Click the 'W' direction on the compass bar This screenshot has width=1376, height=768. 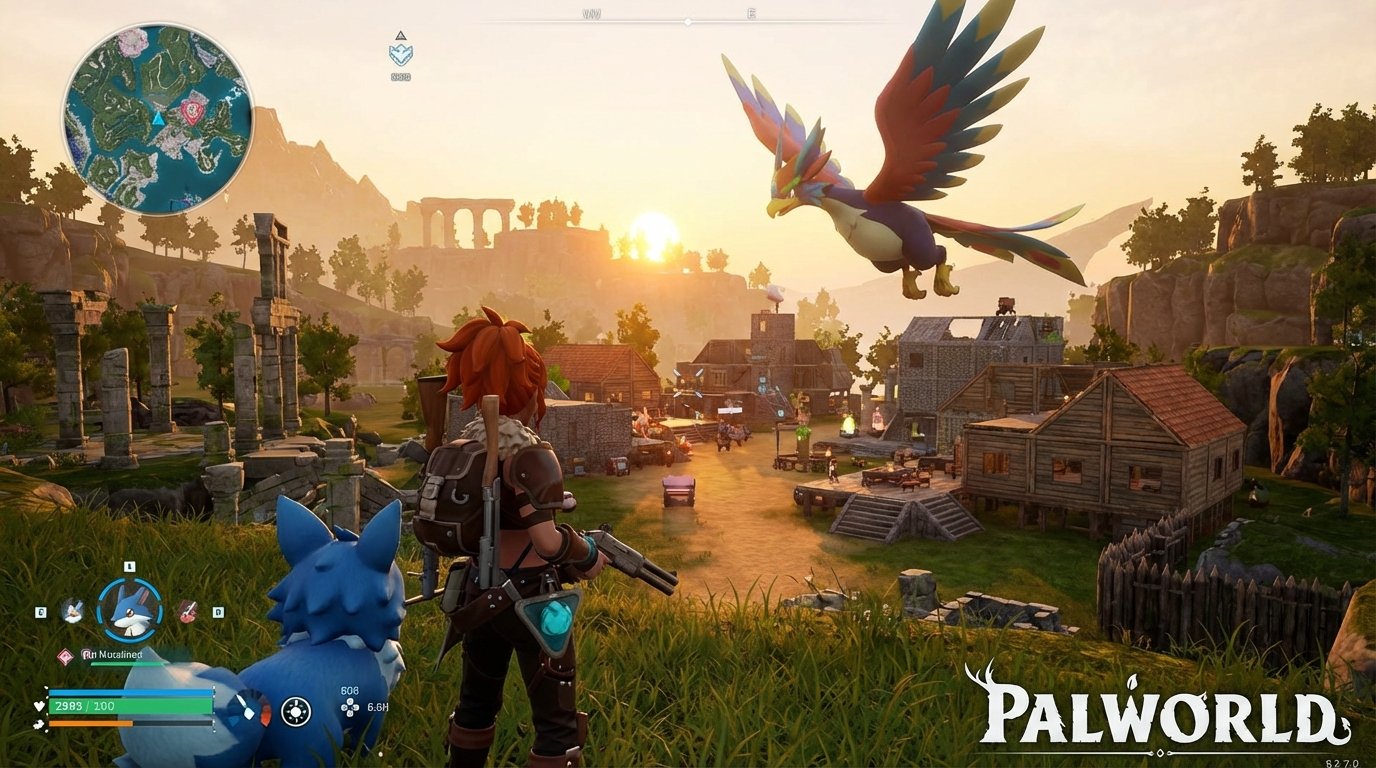tap(591, 13)
